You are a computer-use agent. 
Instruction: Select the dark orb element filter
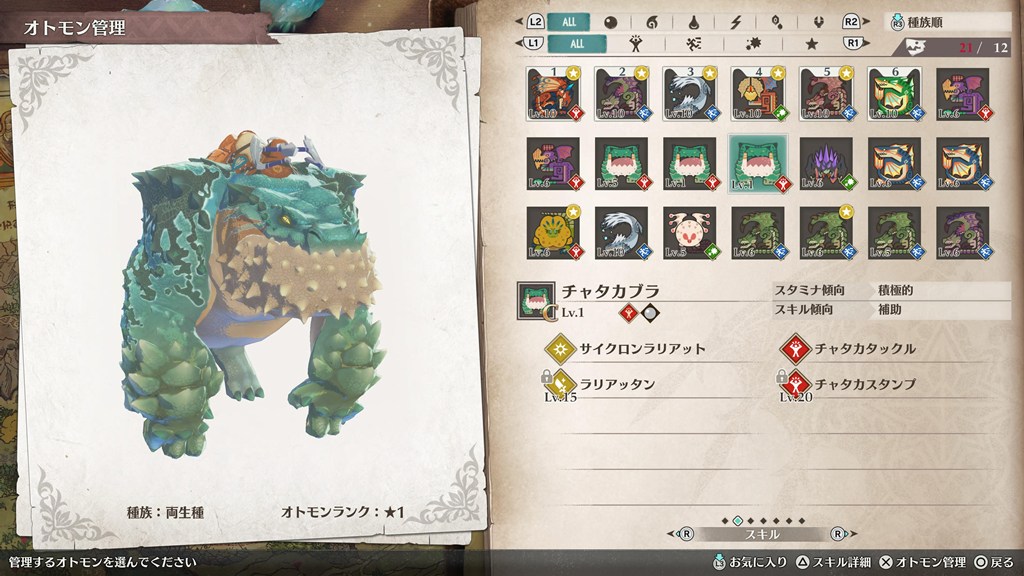(x=610, y=22)
